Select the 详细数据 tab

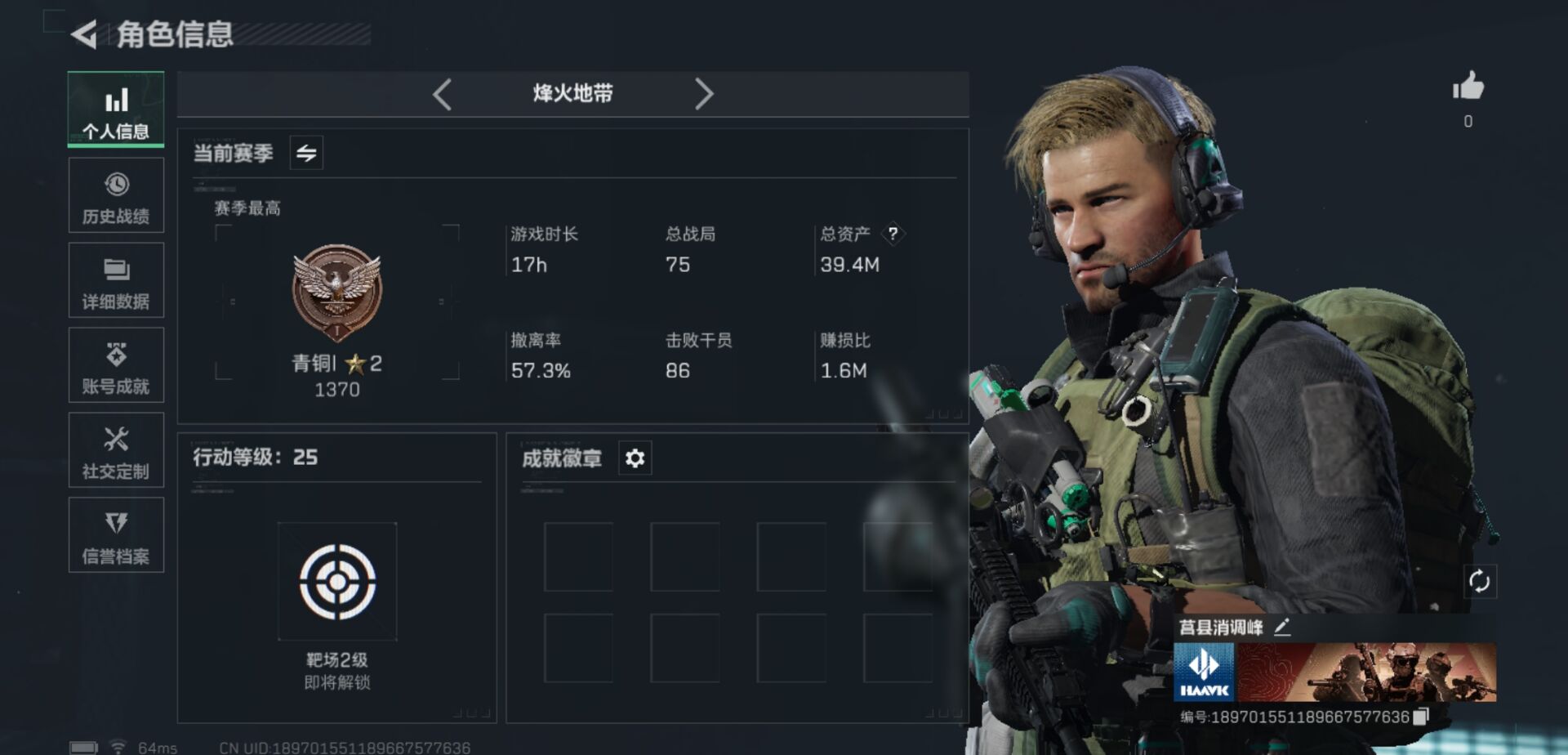coord(116,281)
